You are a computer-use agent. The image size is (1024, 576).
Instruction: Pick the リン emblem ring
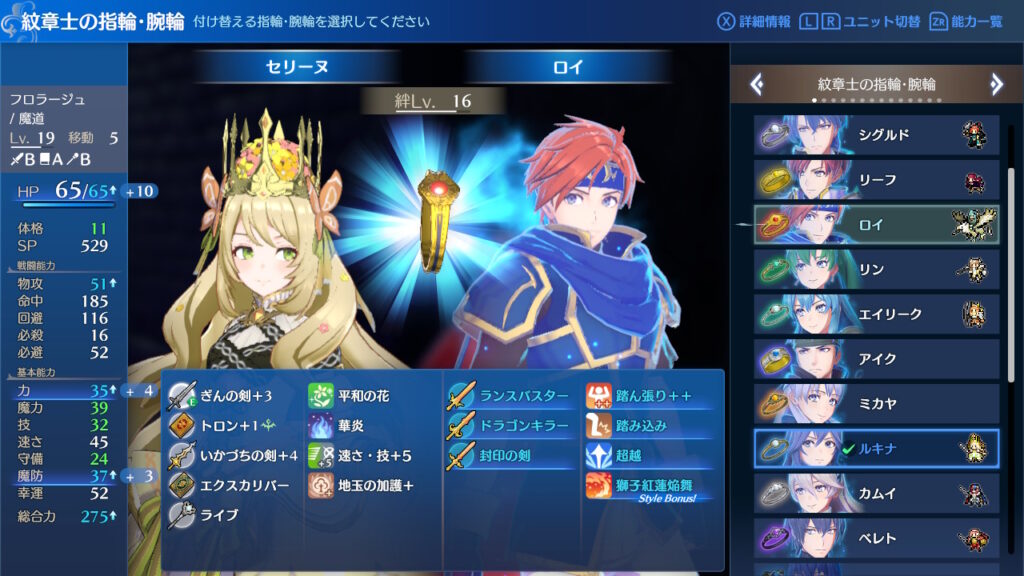point(876,270)
